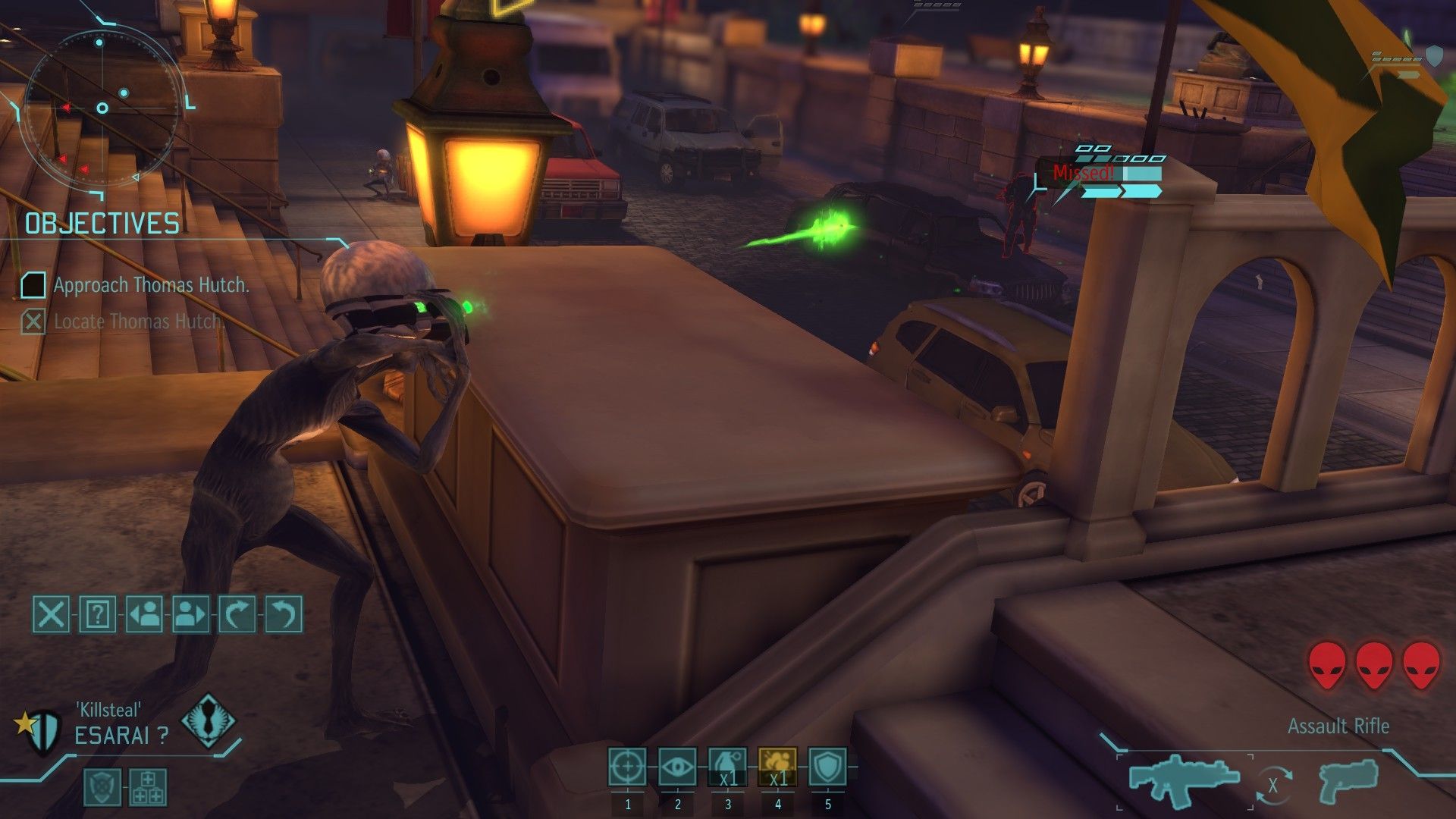Rotate camera with the right-curving arrow button
Viewport: 1456px width, 819px height.
coord(237,613)
